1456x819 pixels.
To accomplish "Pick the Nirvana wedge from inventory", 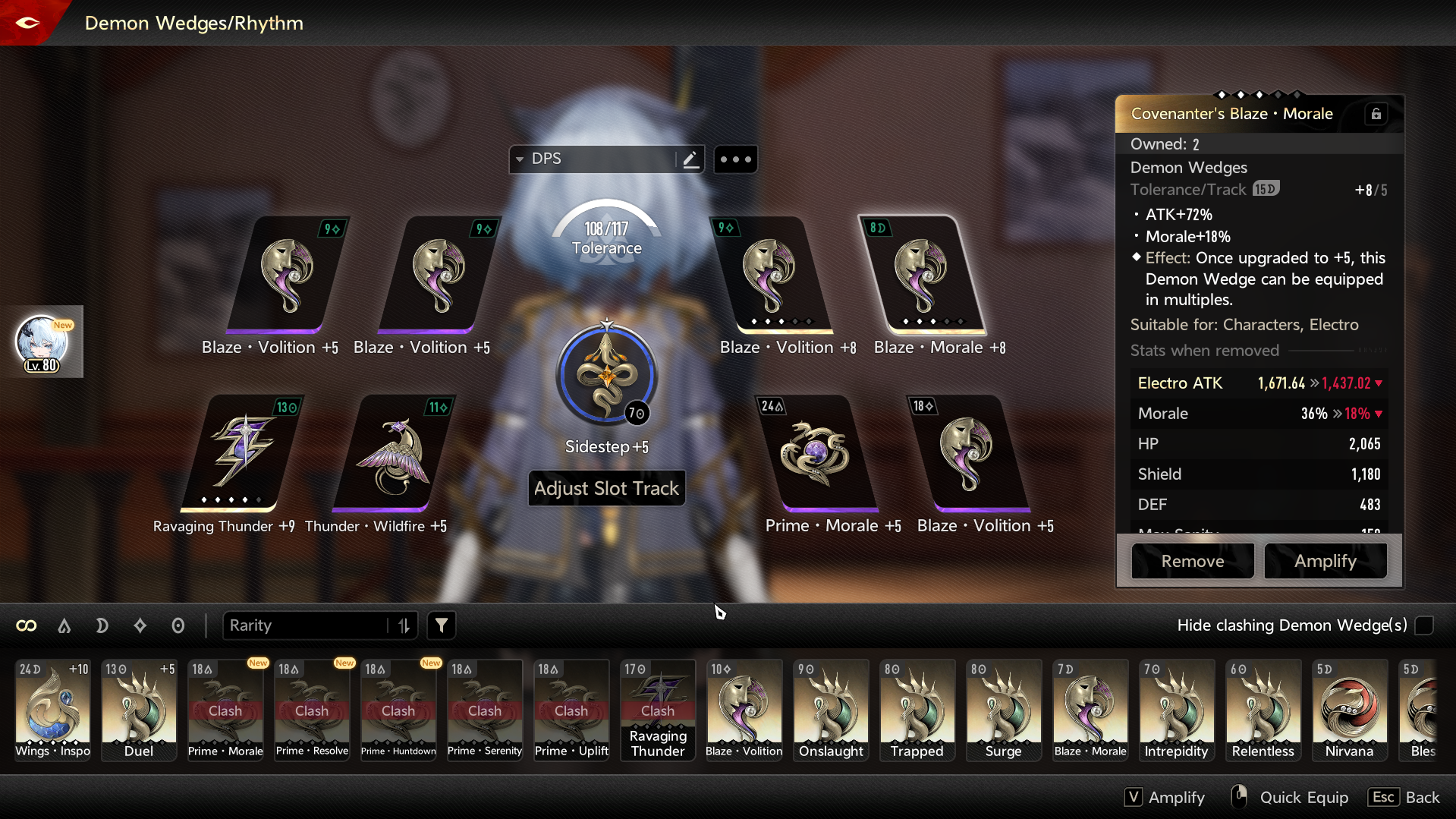I will 1349,710.
